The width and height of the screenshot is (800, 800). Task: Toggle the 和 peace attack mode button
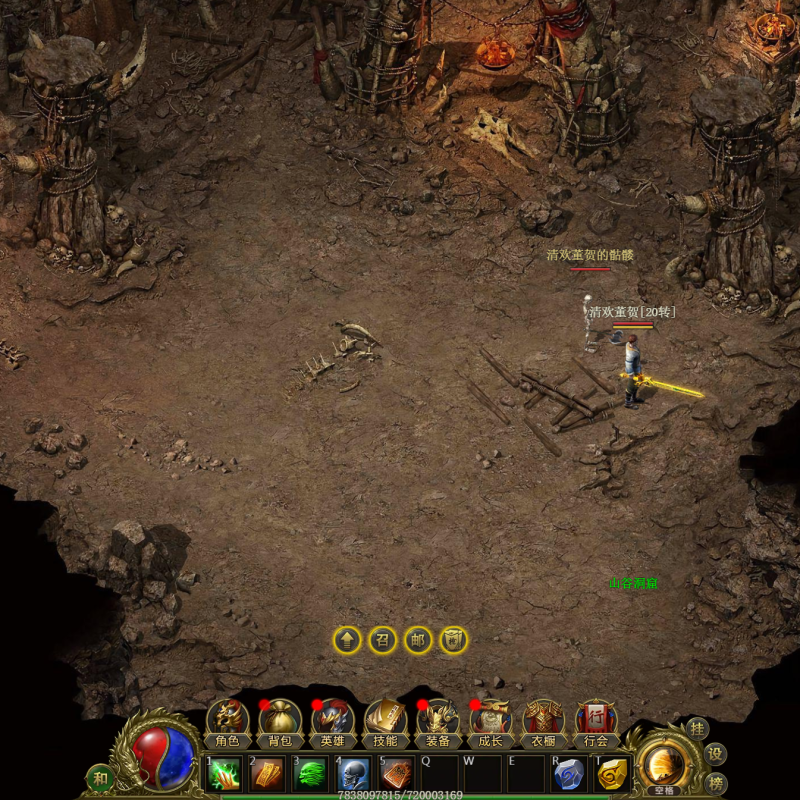[x=100, y=777]
